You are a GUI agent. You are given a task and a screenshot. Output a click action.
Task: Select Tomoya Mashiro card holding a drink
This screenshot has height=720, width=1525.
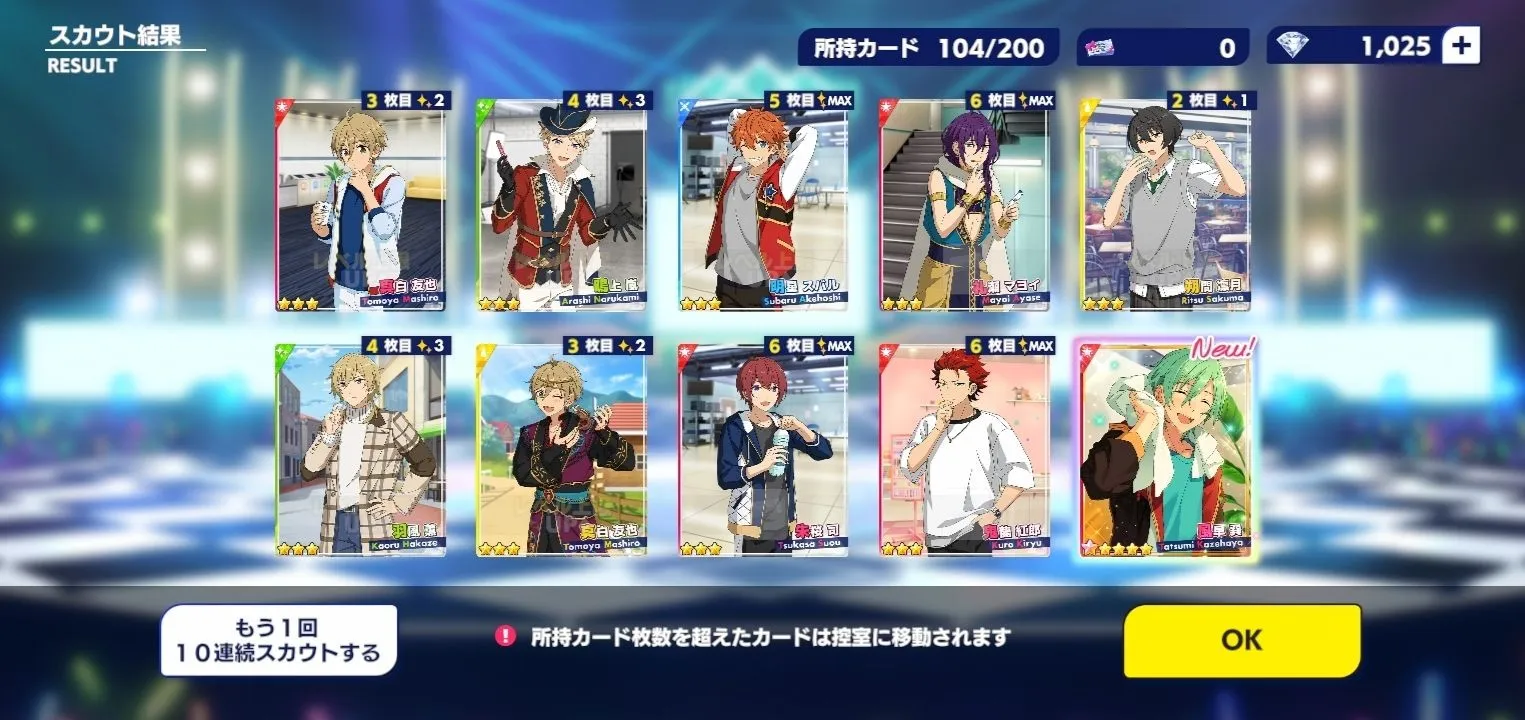(x=361, y=205)
